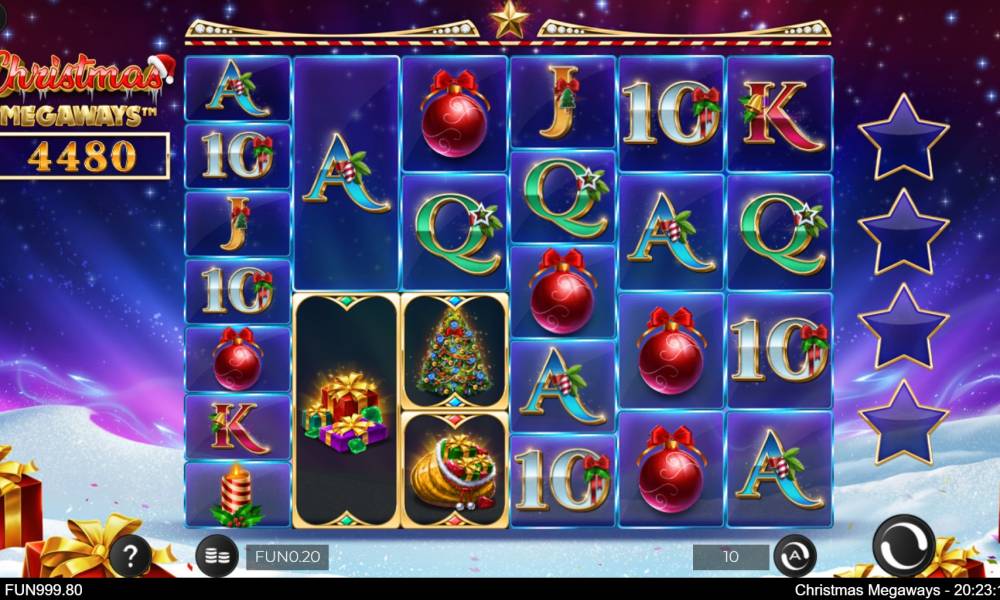Start autoplay with the circular A button
This screenshot has height=600, width=1000.
pyautogui.click(x=795, y=556)
